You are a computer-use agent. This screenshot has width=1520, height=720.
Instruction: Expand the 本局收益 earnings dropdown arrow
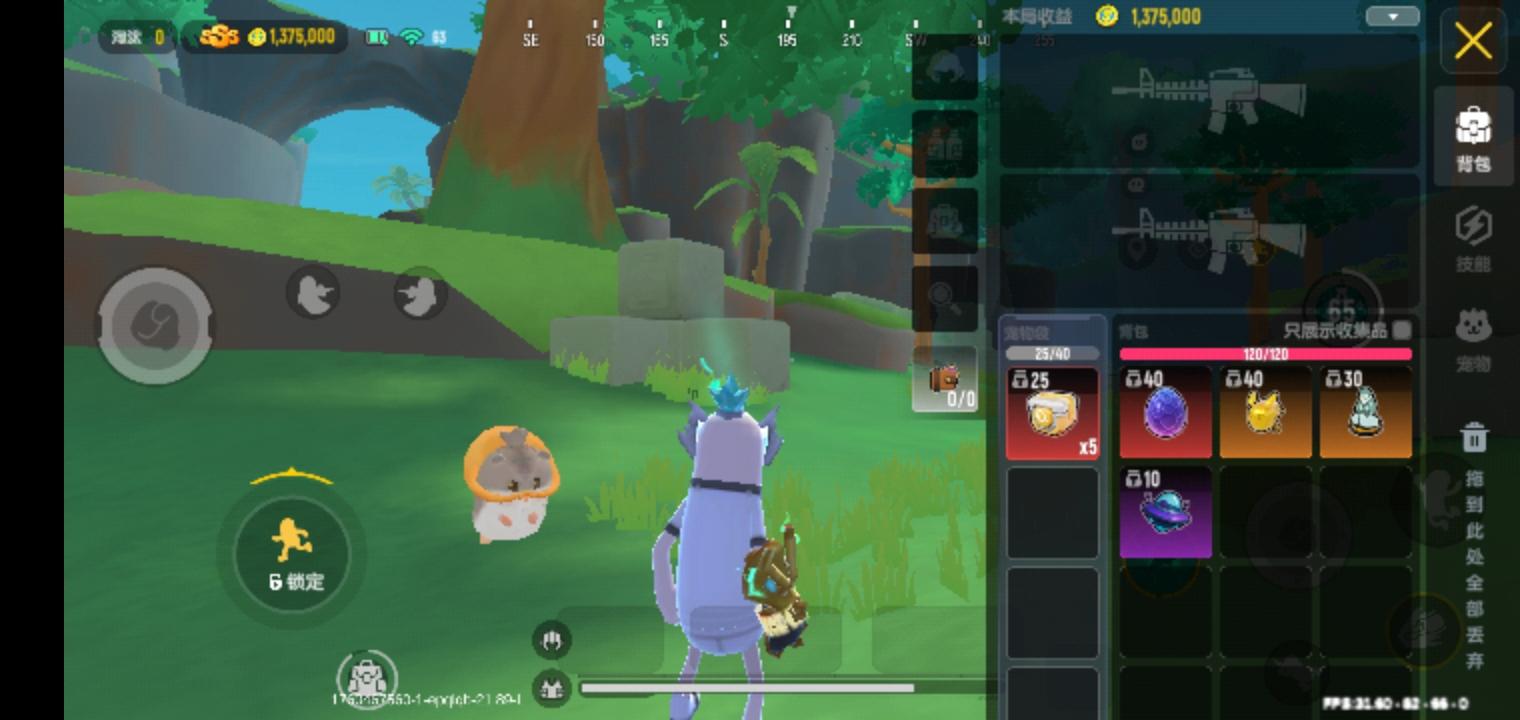pos(1392,17)
